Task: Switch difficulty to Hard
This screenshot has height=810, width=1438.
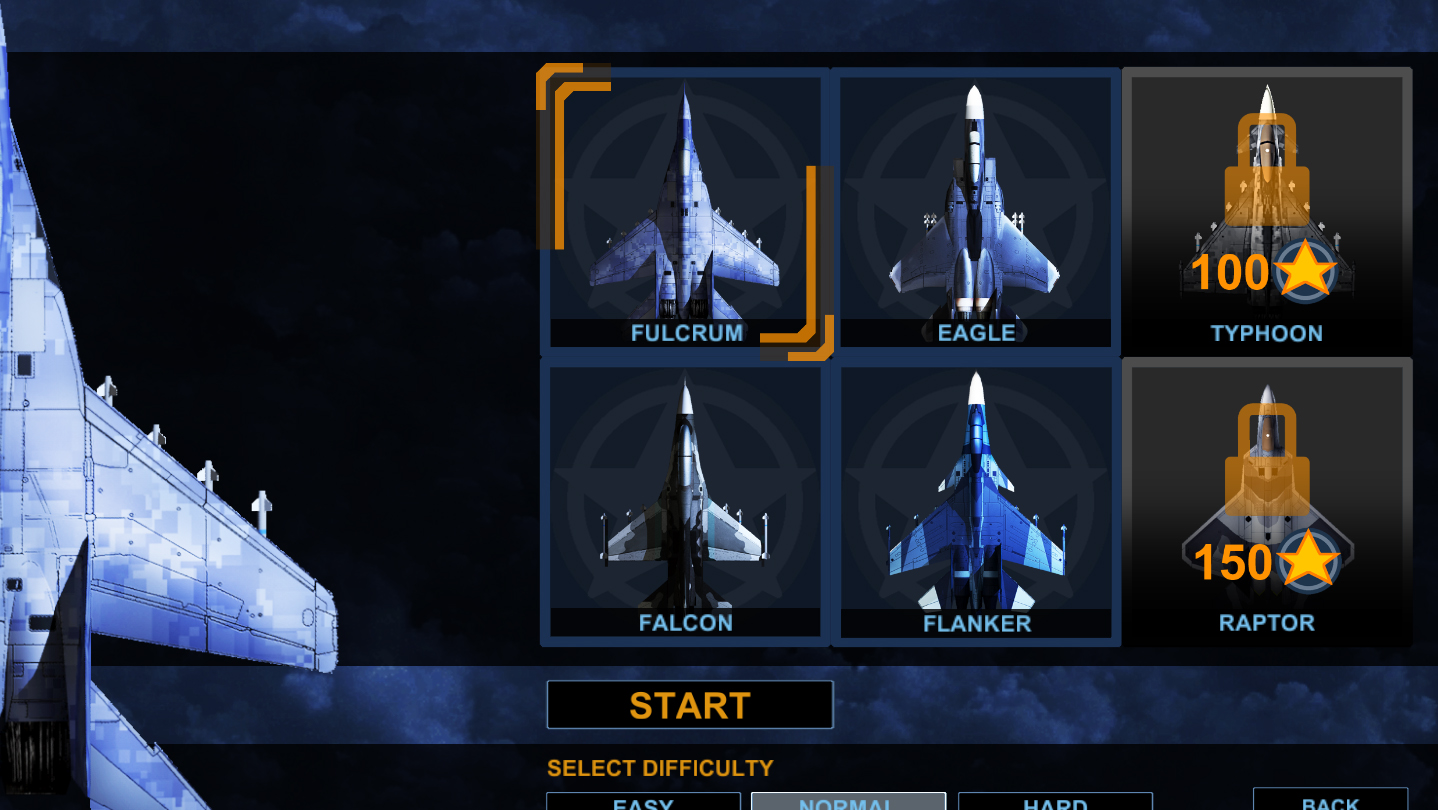Action: click(1055, 802)
